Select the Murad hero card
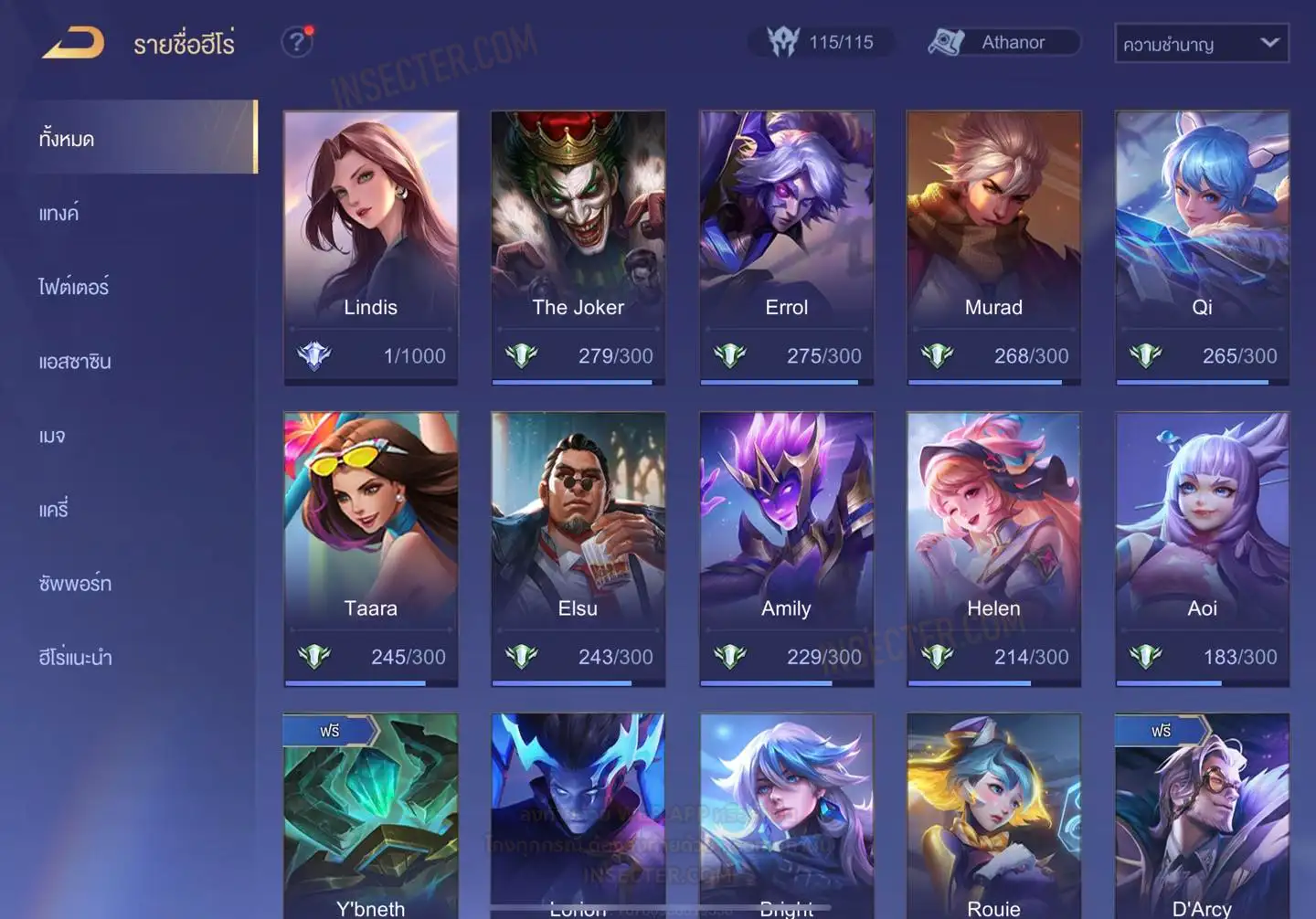 tap(993, 247)
